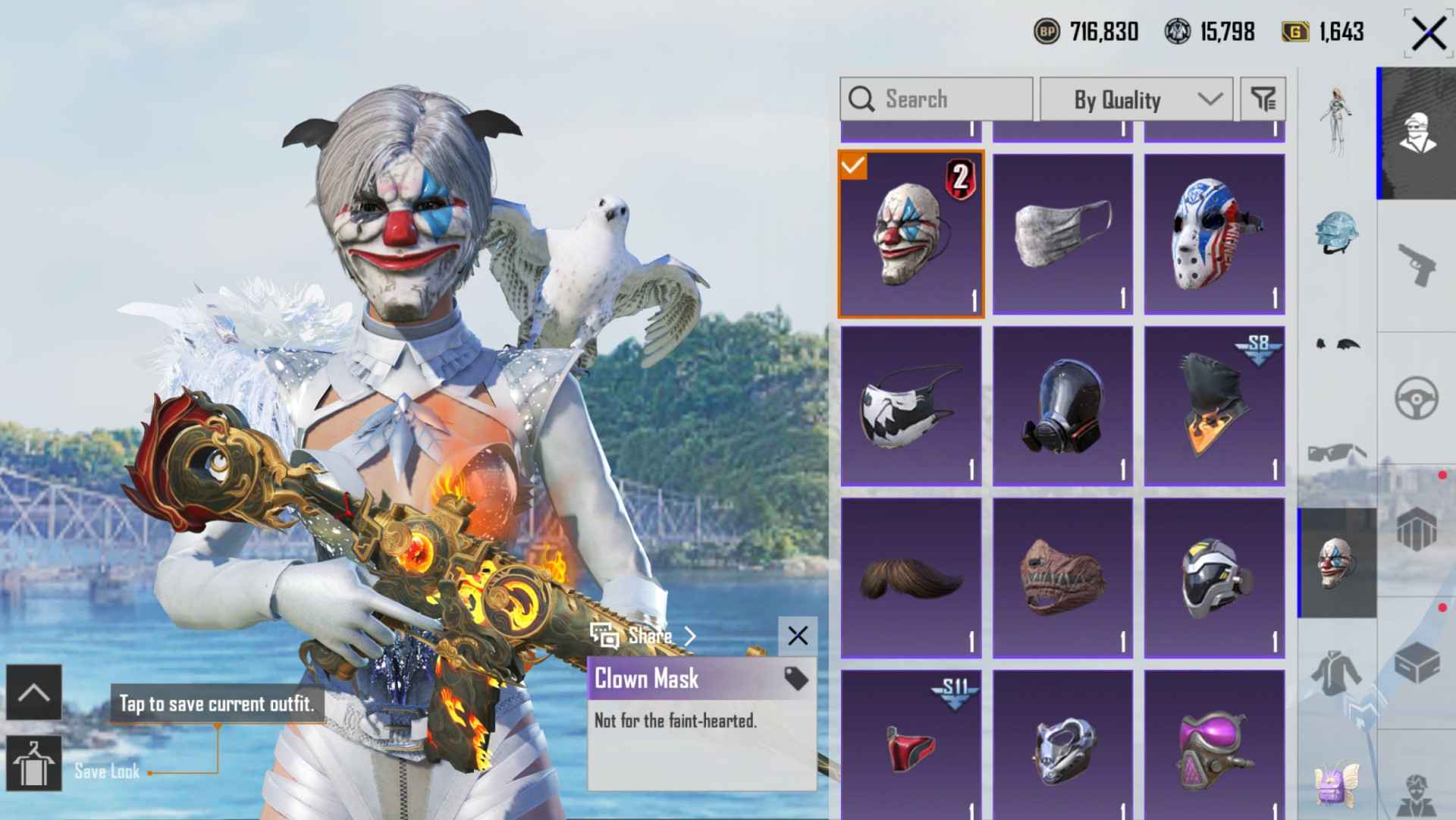This screenshot has width=1456, height=820.
Task: Open the By Quality sort dropdown
Action: pyautogui.click(x=1135, y=99)
